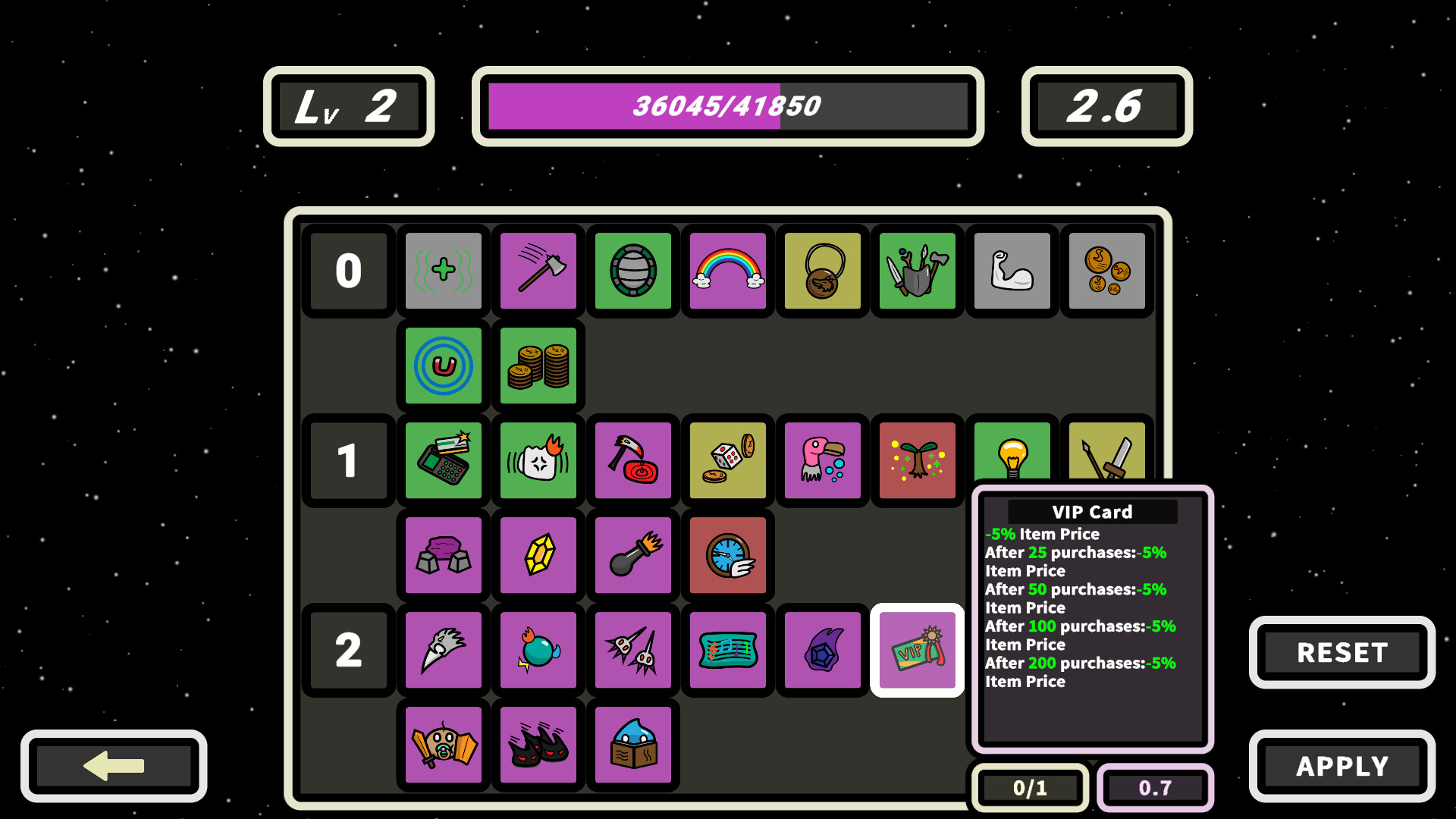The width and height of the screenshot is (1456, 819).
Task: Select the axe upgrade in row 0
Action: click(x=538, y=271)
